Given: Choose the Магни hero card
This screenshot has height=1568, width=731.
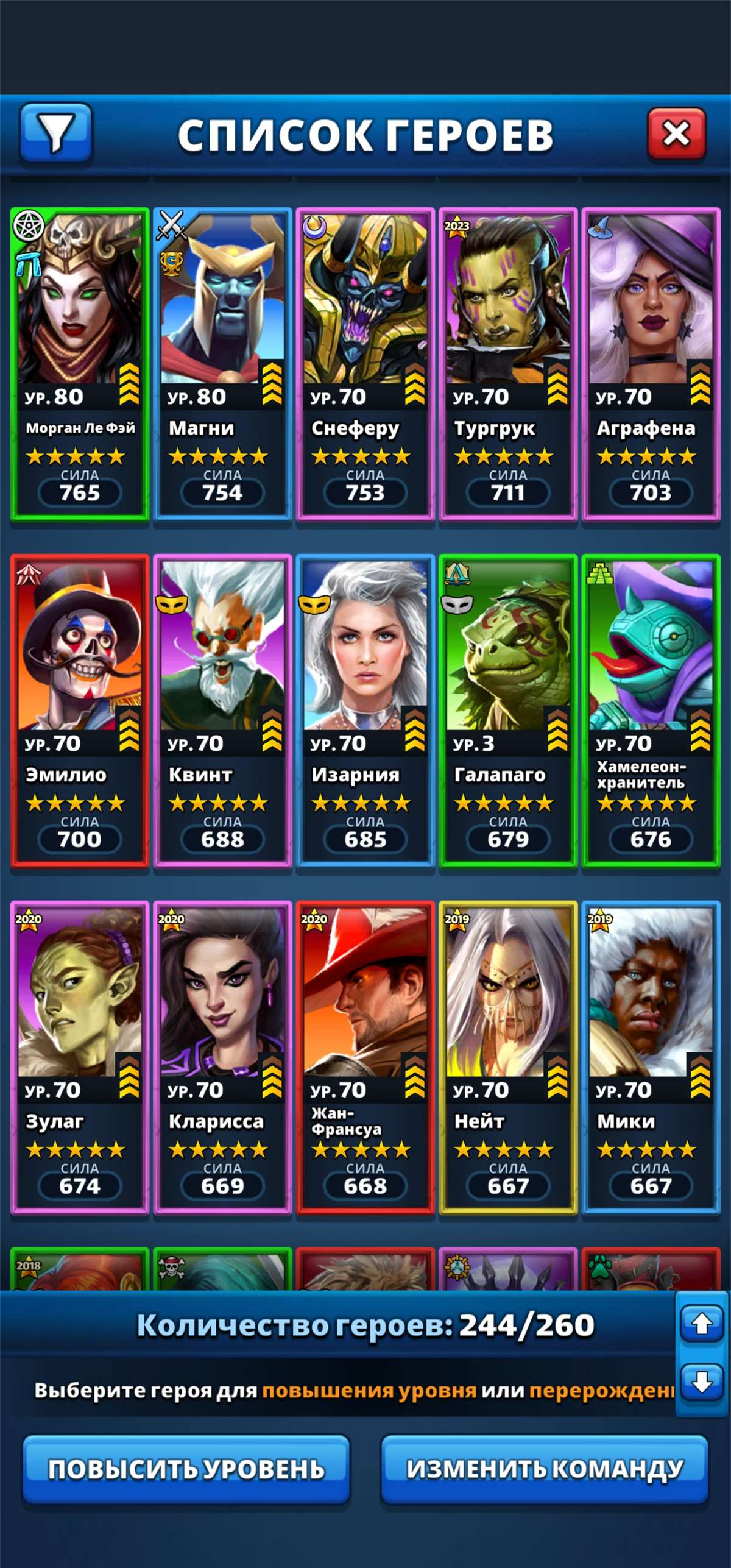Looking at the screenshot, I should [x=223, y=364].
